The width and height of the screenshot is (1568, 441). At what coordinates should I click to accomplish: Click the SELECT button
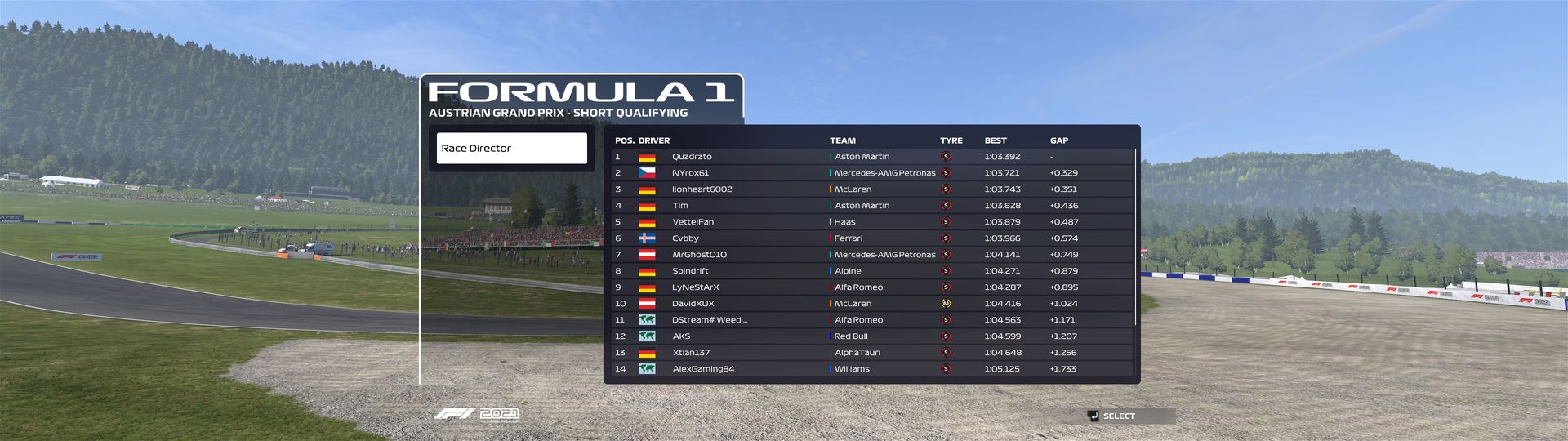pyautogui.click(x=1117, y=416)
